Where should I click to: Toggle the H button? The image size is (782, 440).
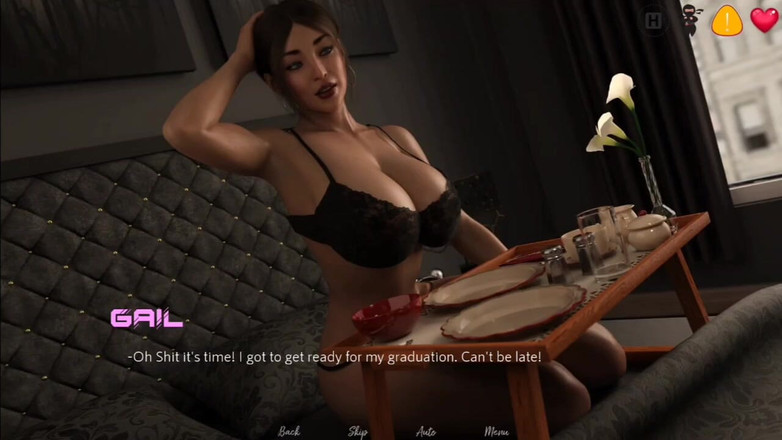pyautogui.click(x=654, y=21)
